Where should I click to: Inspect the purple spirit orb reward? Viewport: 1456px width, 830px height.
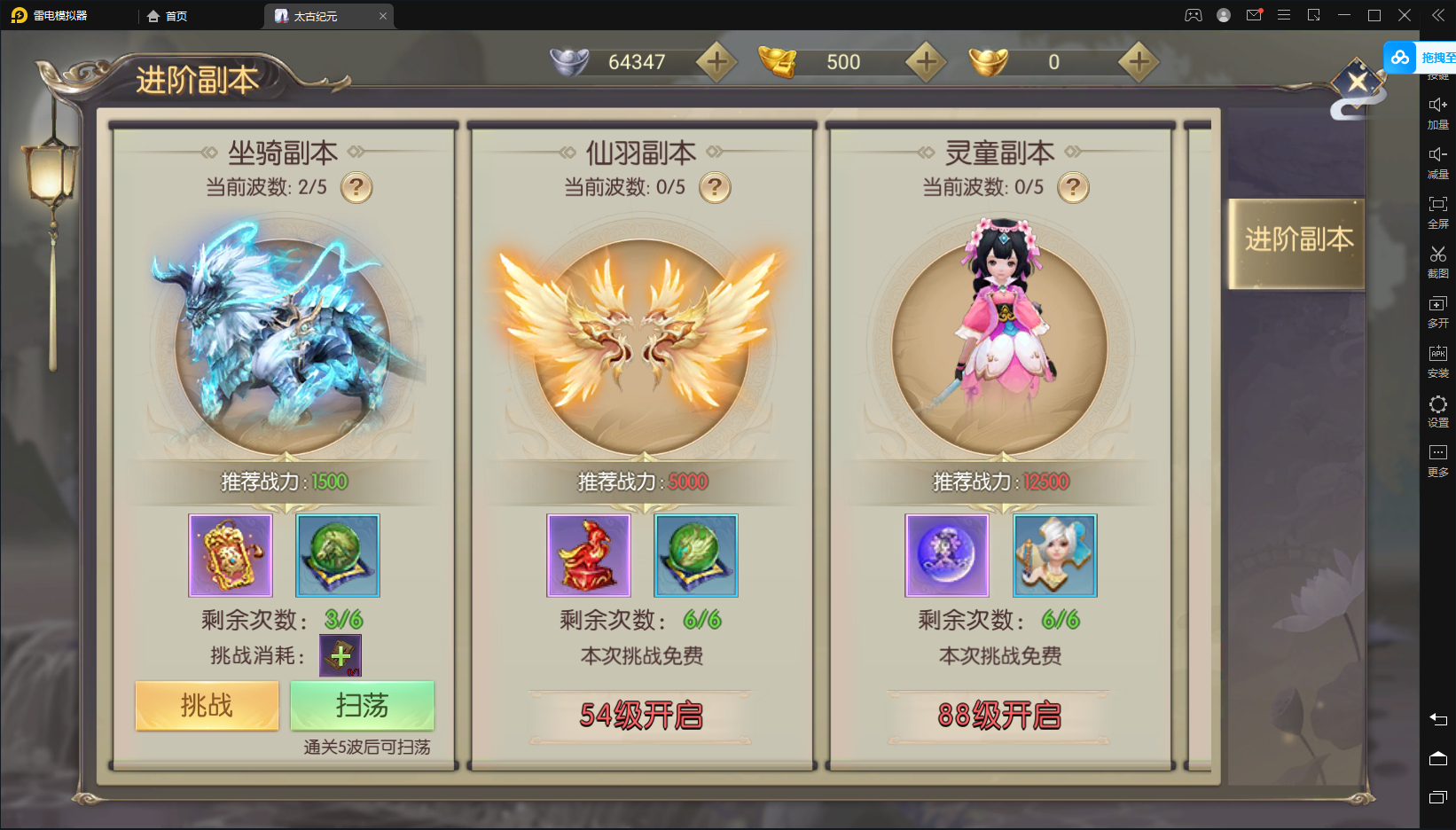[x=947, y=555]
